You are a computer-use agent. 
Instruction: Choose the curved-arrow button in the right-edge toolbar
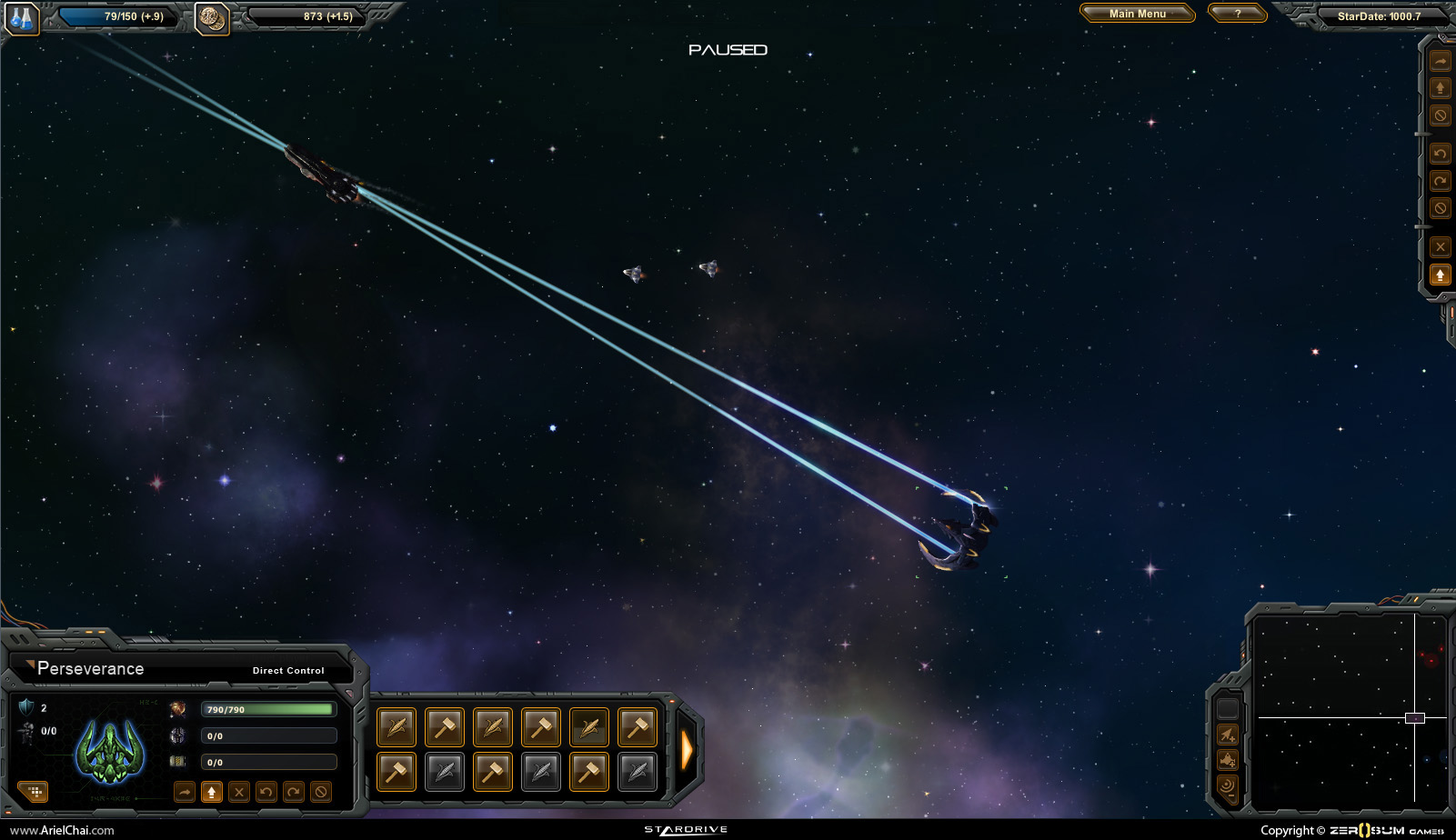click(x=1441, y=62)
